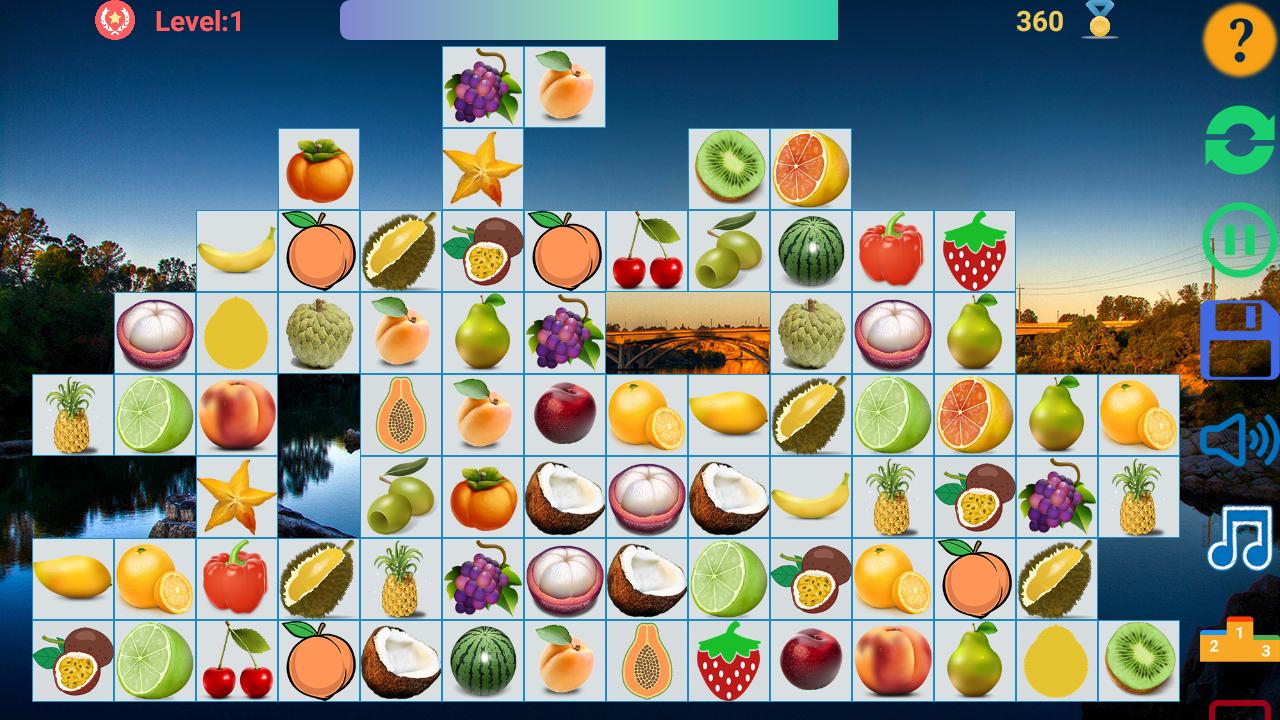Click the strawberry tile at the row's right end
This screenshot has height=720, width=1280.
[x=974, y=249]
